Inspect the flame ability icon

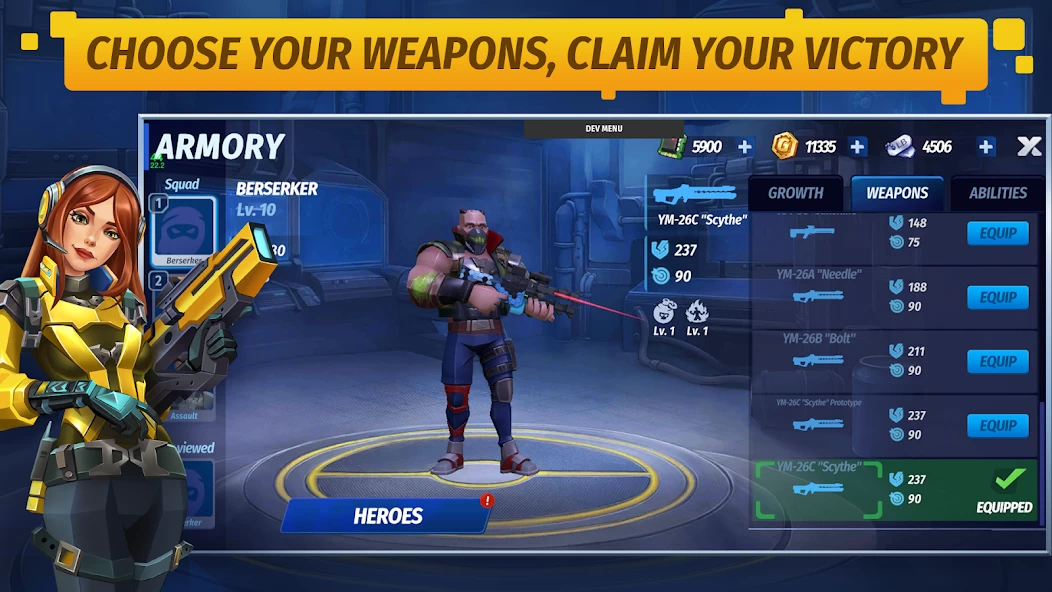point(697,311)
